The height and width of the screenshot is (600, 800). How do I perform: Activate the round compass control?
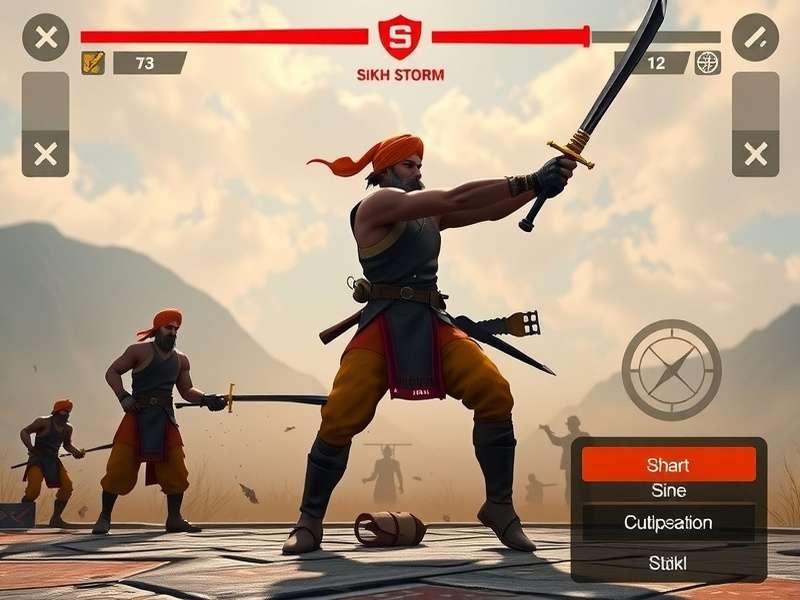pos(671,369)
